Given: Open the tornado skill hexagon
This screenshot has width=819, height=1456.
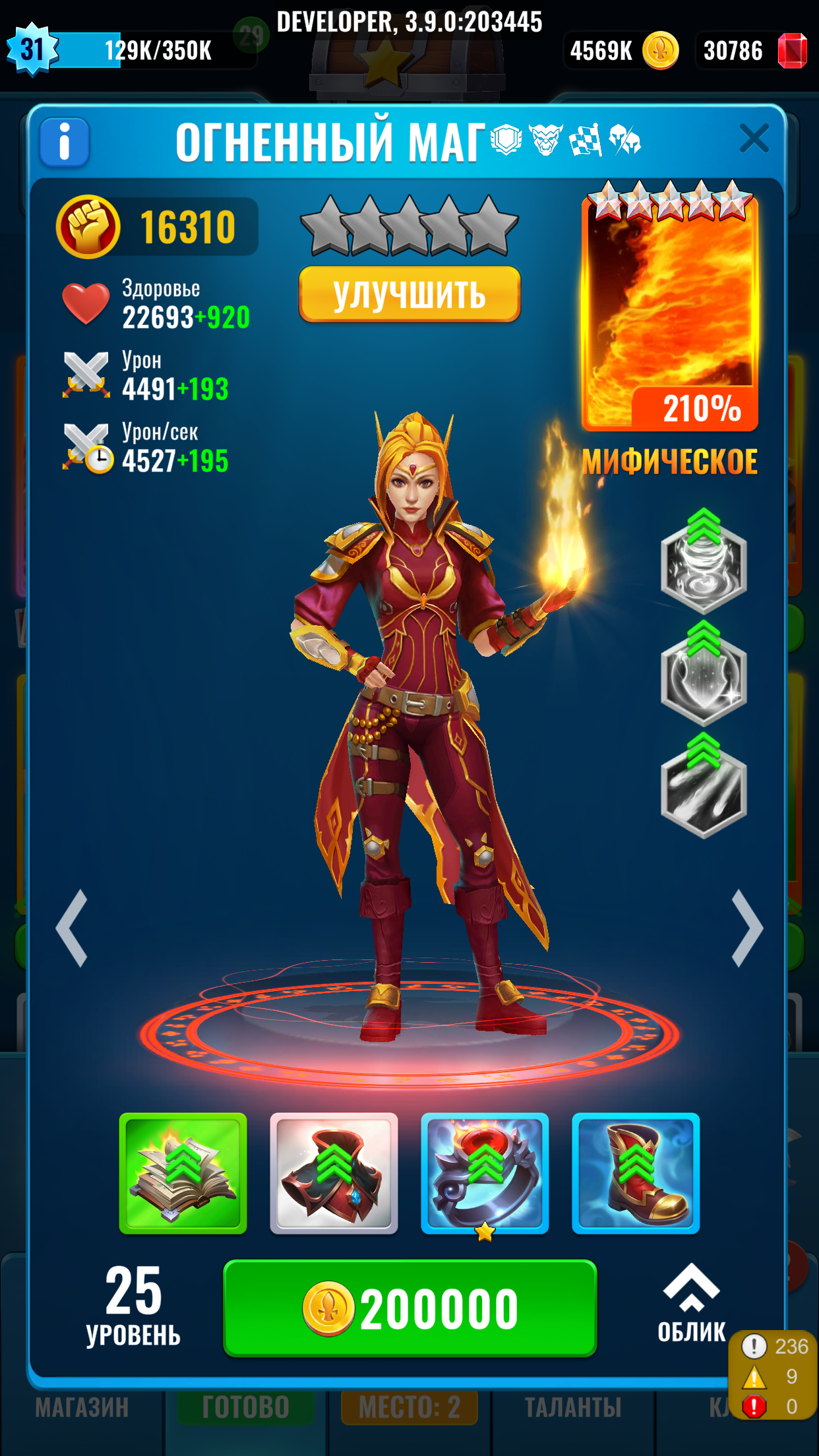Looking at the screenshot, I should 704,565.
